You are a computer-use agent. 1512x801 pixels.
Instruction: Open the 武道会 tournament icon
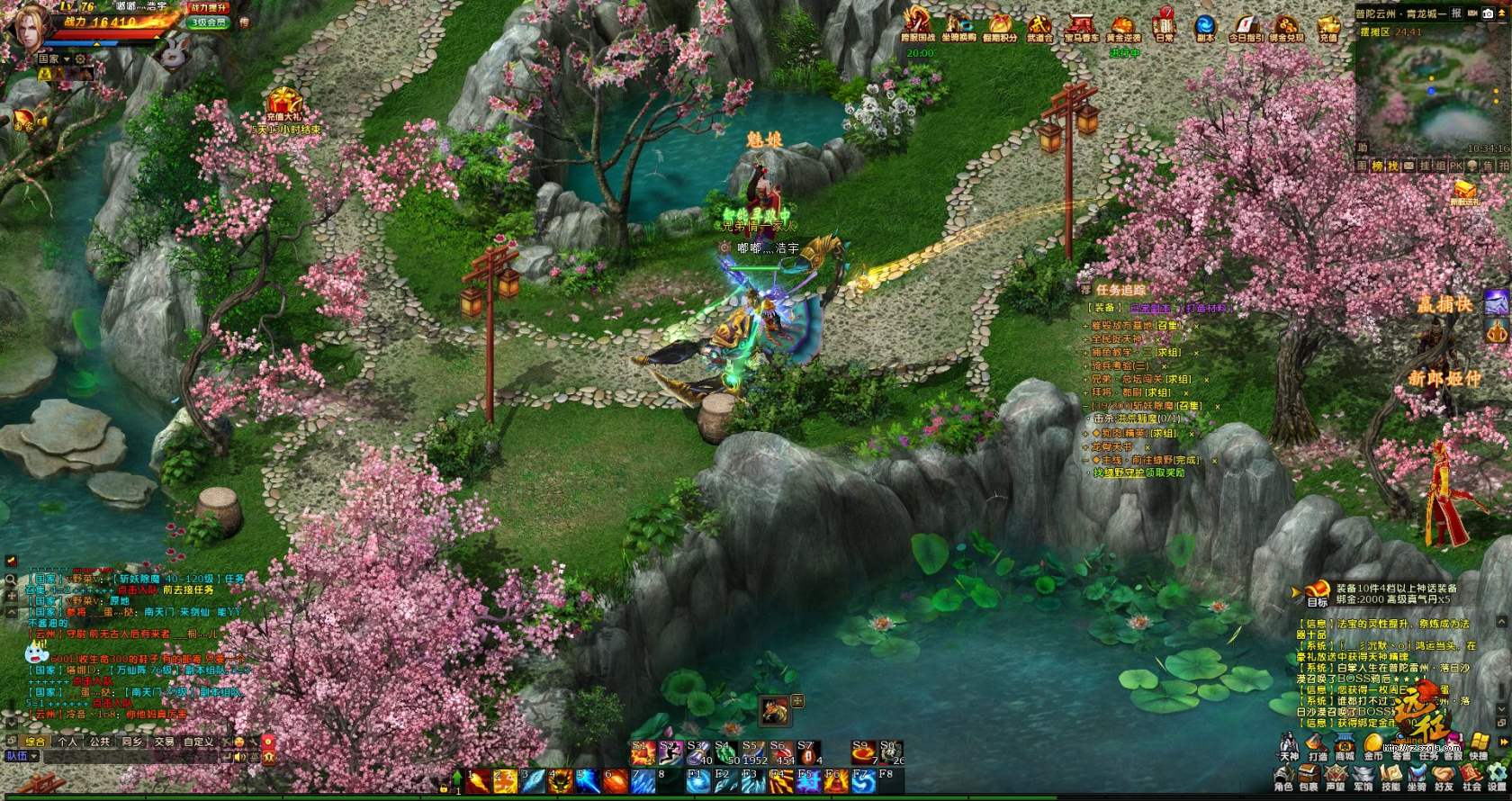click(x=1039, y=25)
